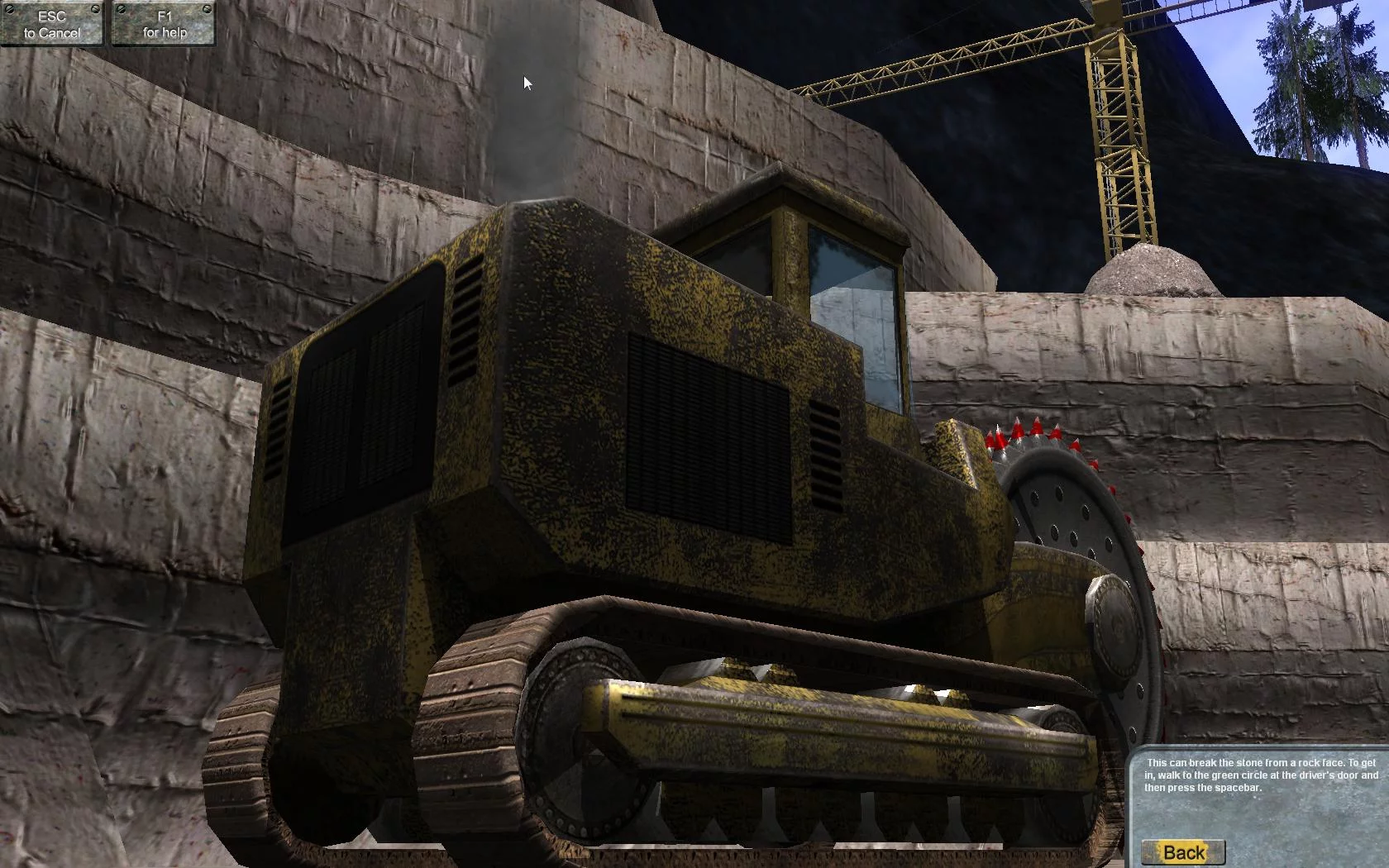1389x868 pixels.
Task: Click the right screw of ESC plate
Action: (96, 9)
